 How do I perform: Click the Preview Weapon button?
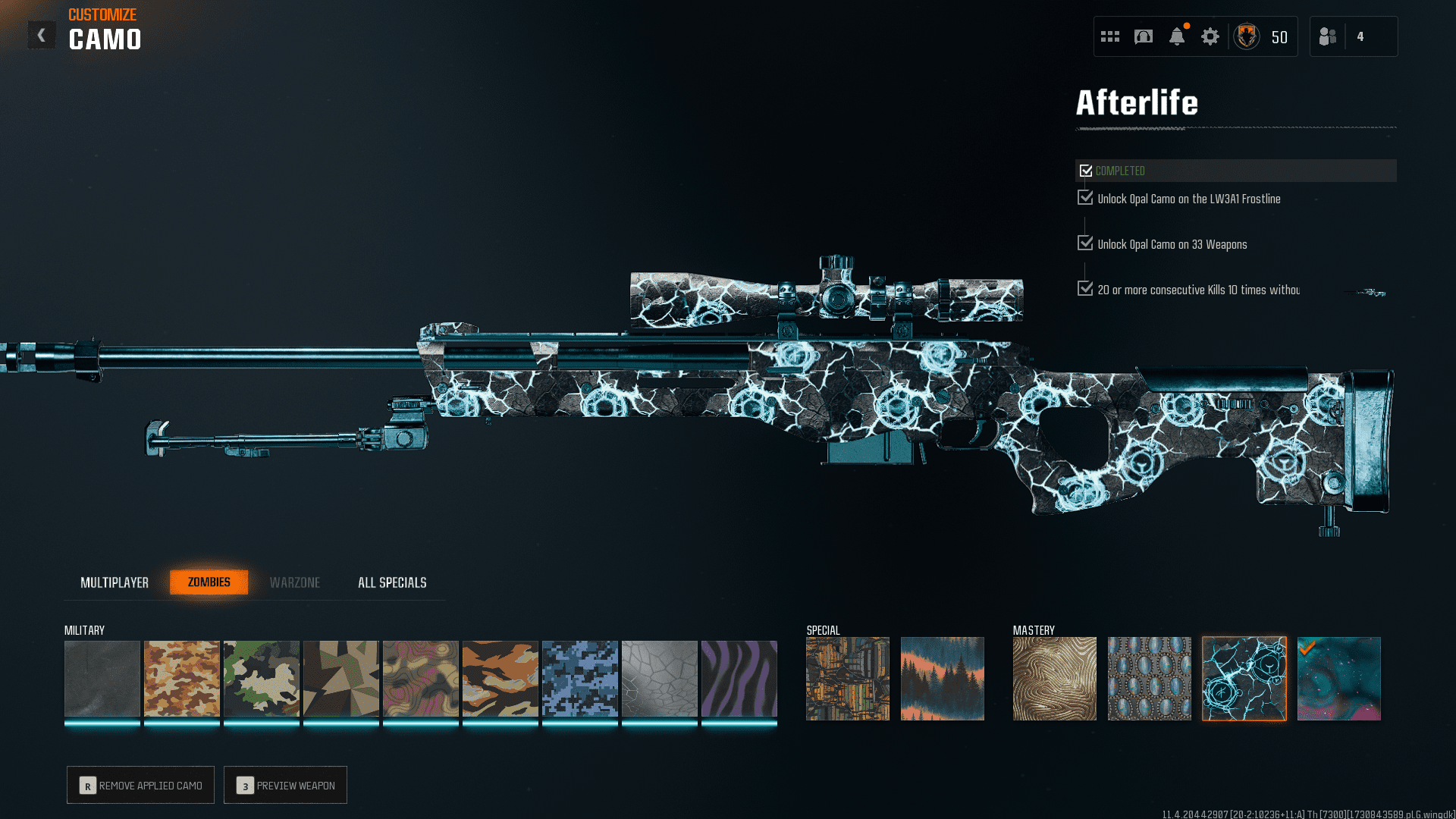click(286, 785)
